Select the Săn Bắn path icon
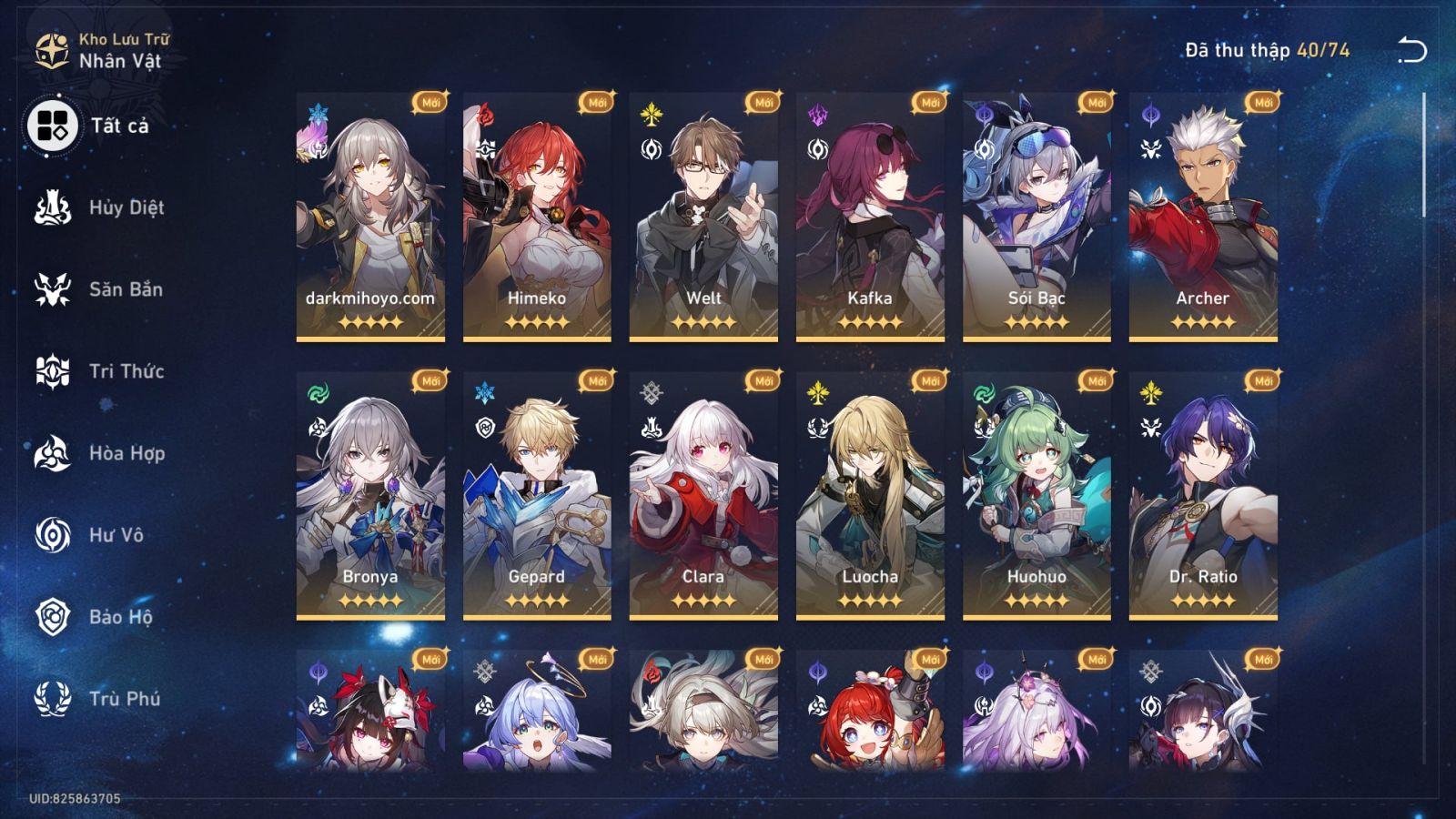Screen dimensions: 1456x819 point(53,289)
